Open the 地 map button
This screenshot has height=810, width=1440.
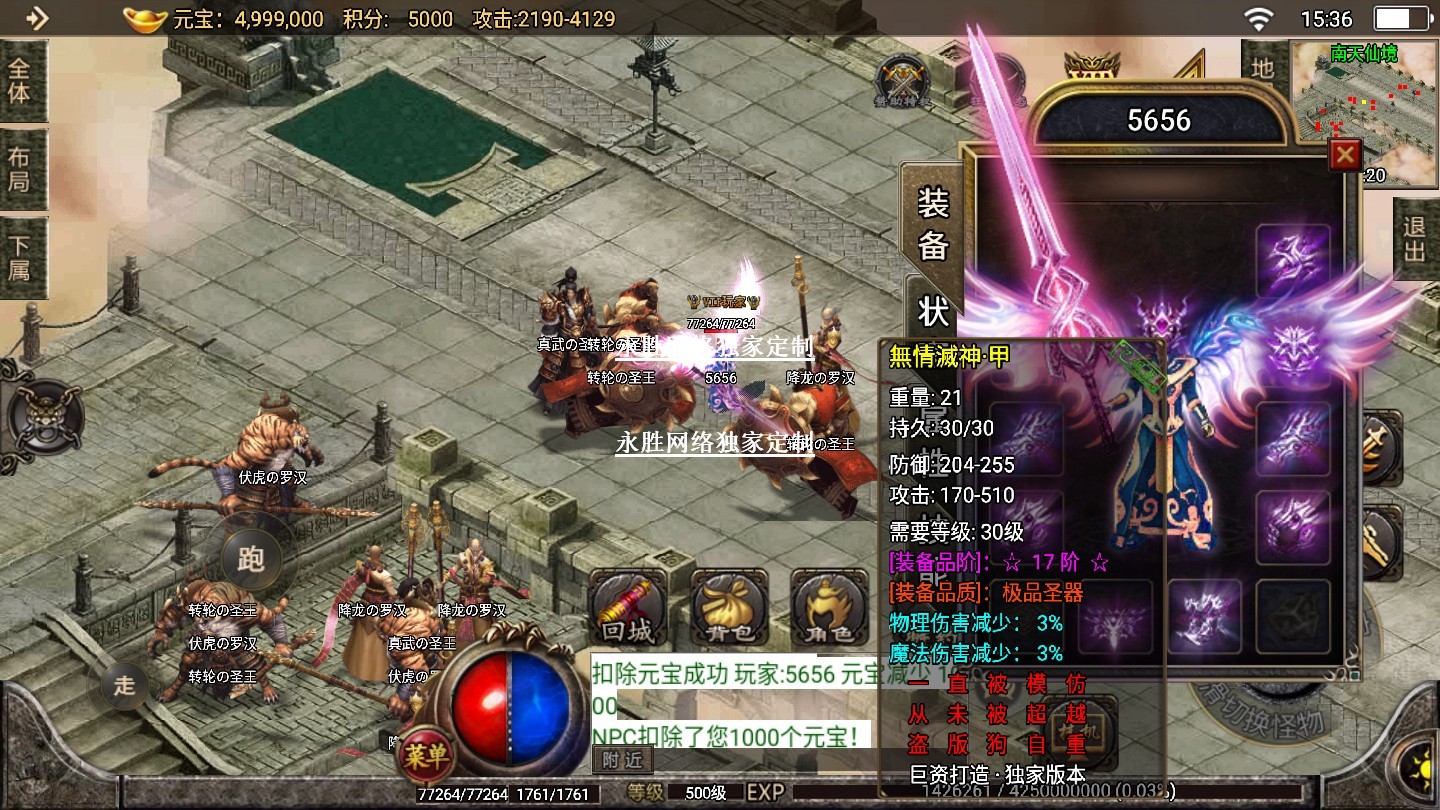tap(1263, 68)
